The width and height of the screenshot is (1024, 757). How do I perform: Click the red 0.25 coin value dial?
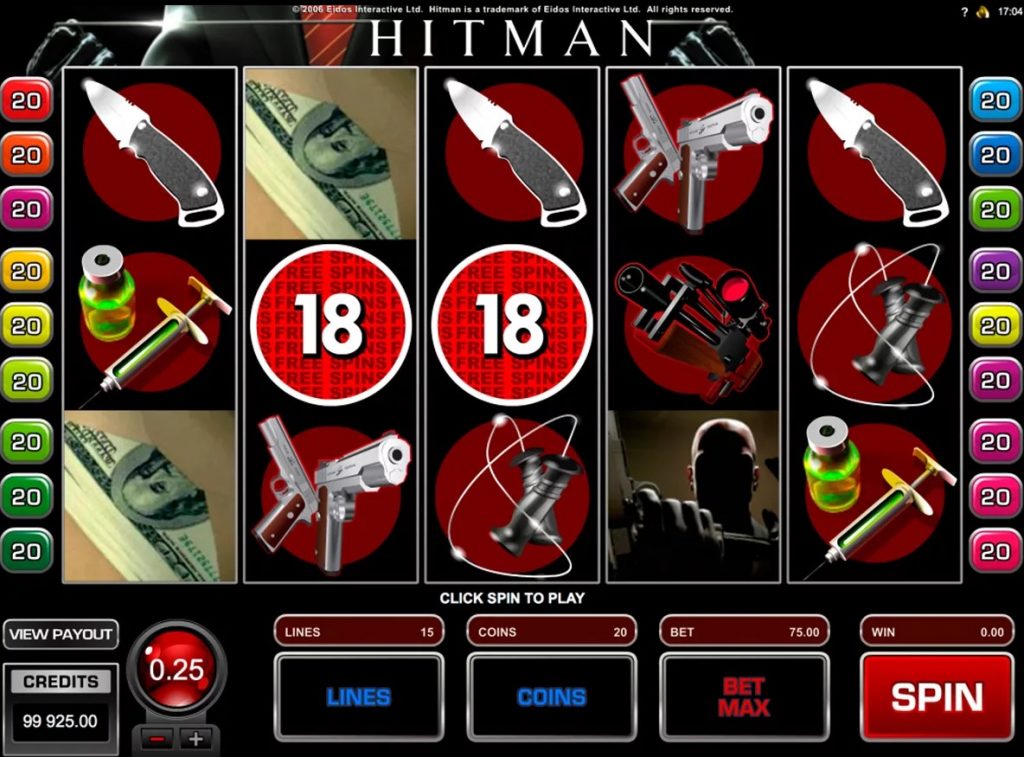click(177, 669)
